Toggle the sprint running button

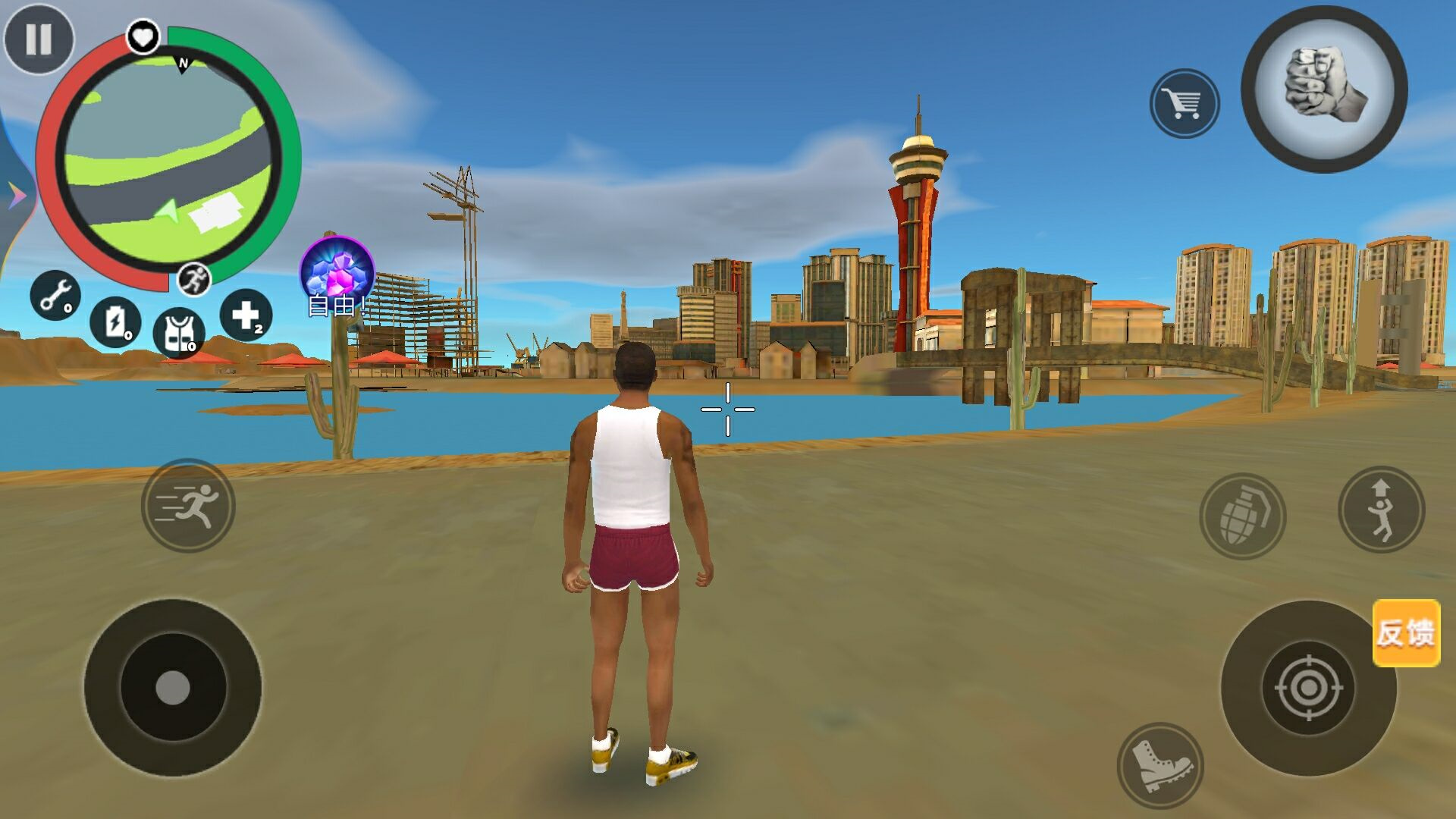click(188, 505)
